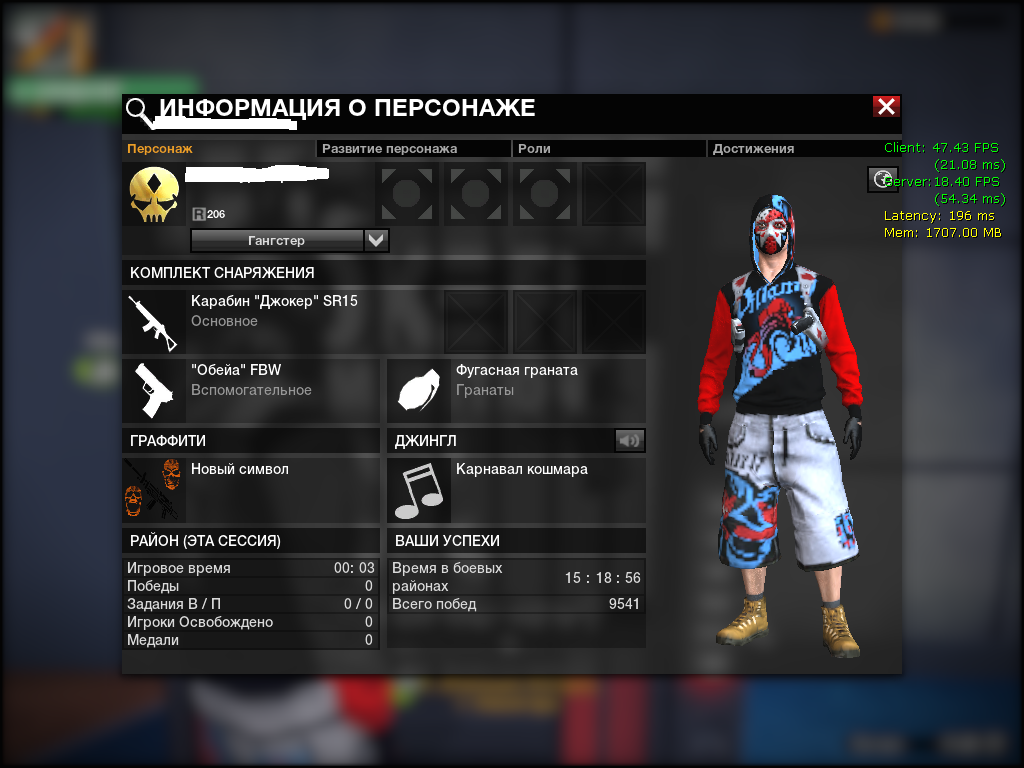Open the Гангстер title dropdown

tap(376, 240)
